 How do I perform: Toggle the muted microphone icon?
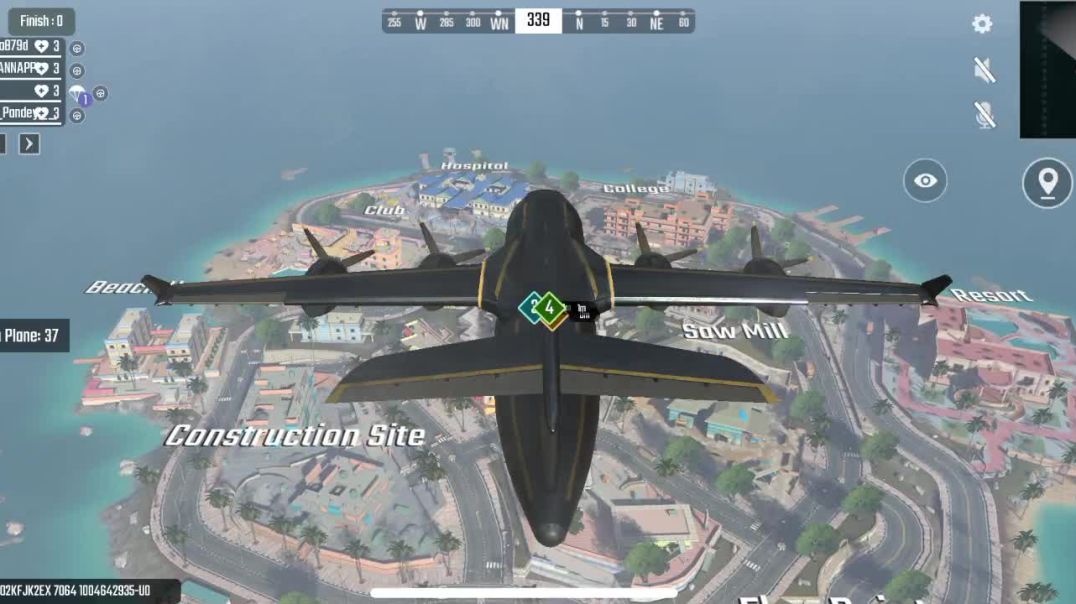pos(984,115)
